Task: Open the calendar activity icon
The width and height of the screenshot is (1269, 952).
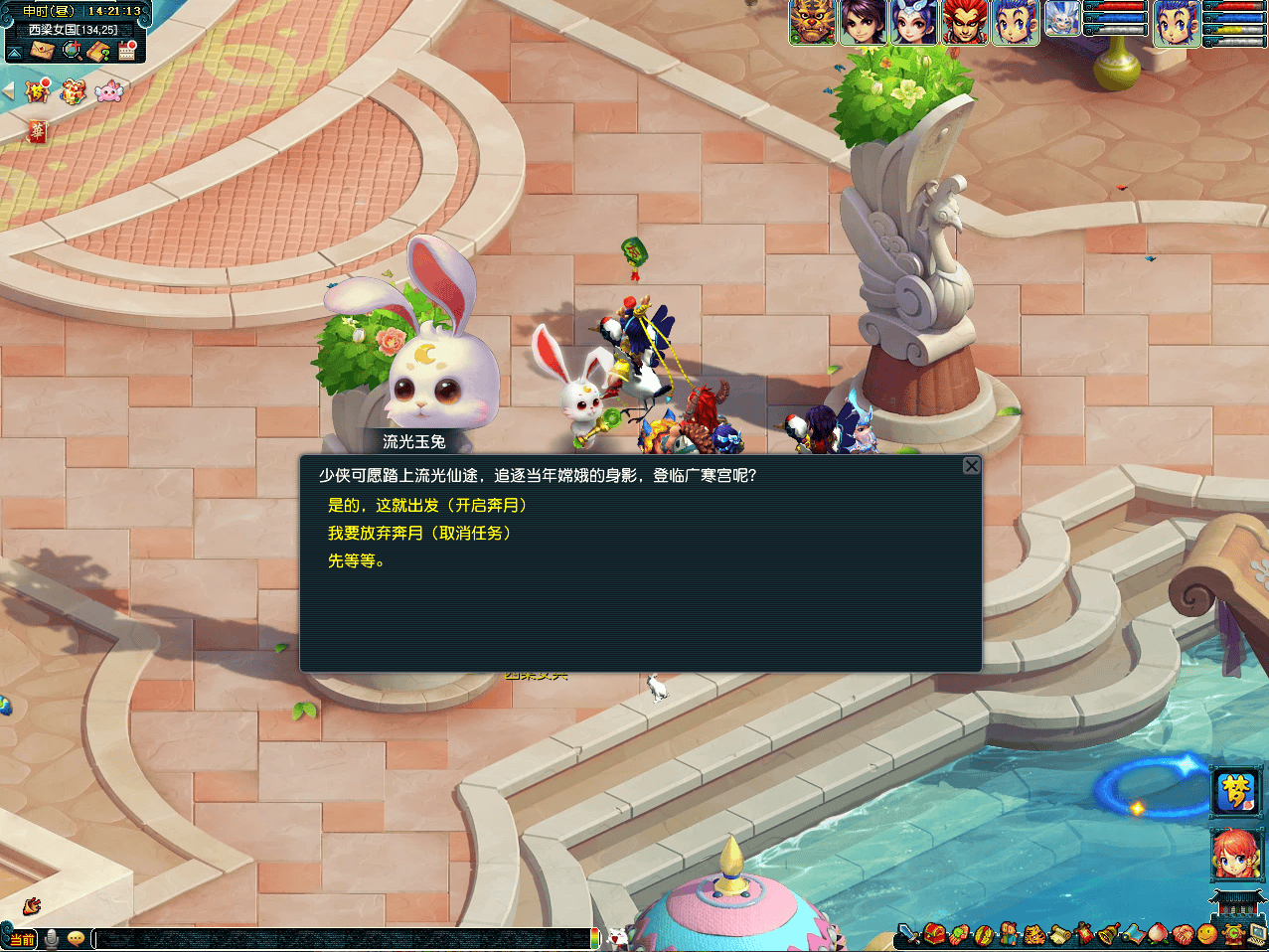Action: 126,50
